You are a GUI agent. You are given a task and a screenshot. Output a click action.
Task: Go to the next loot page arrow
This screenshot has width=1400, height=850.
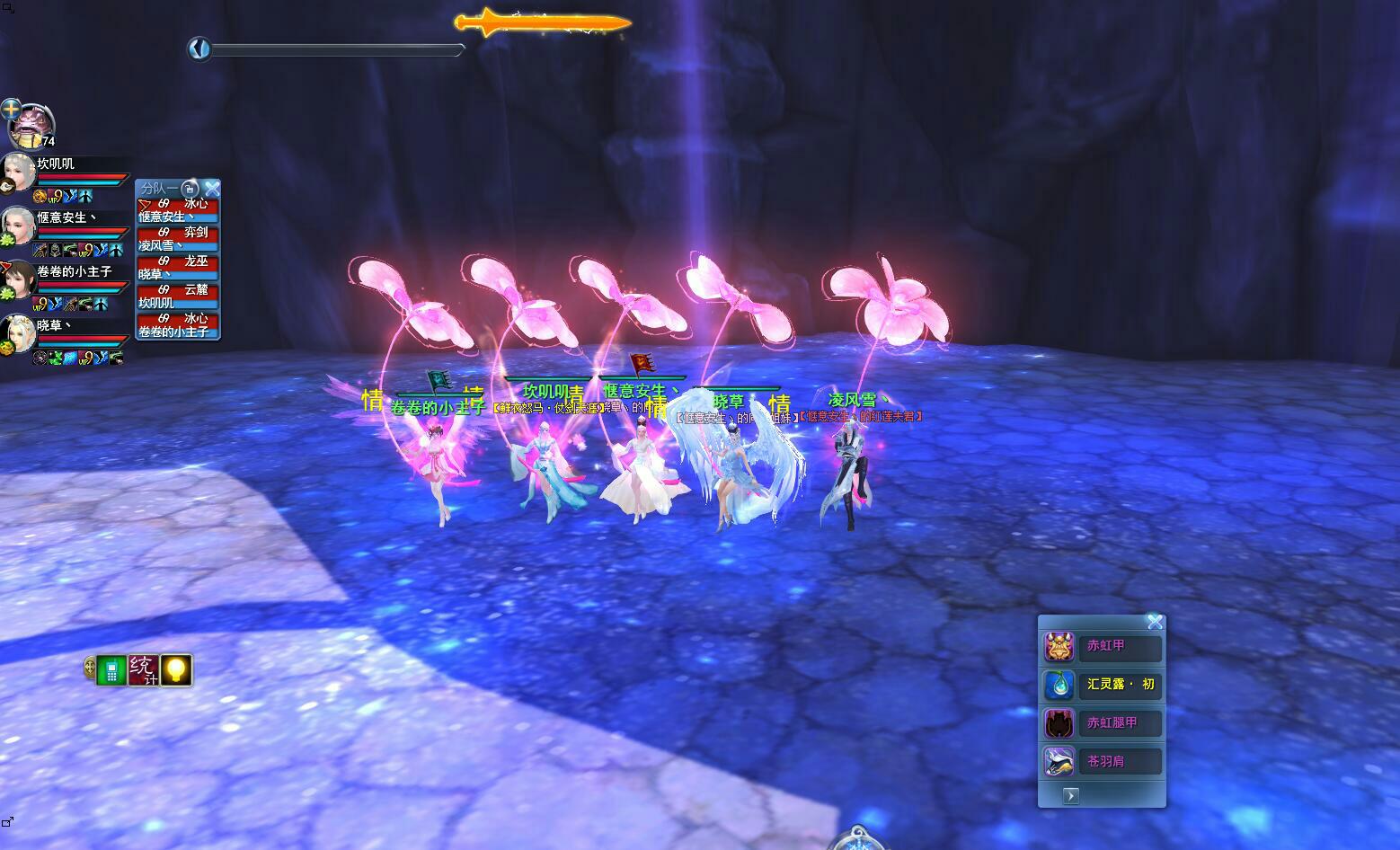pos(1070,795)
